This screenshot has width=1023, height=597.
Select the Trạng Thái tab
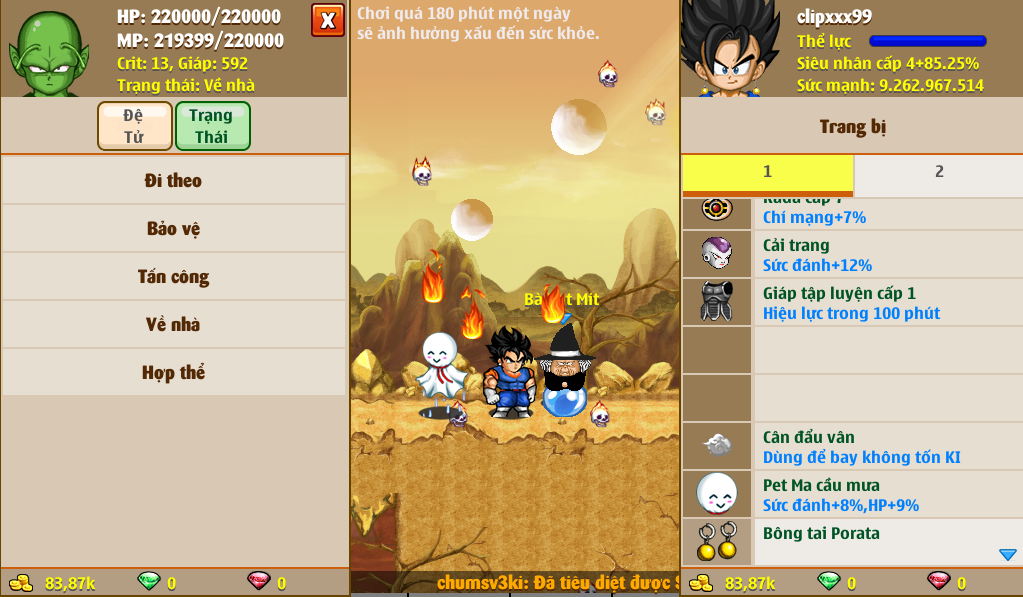coord(212,126)
